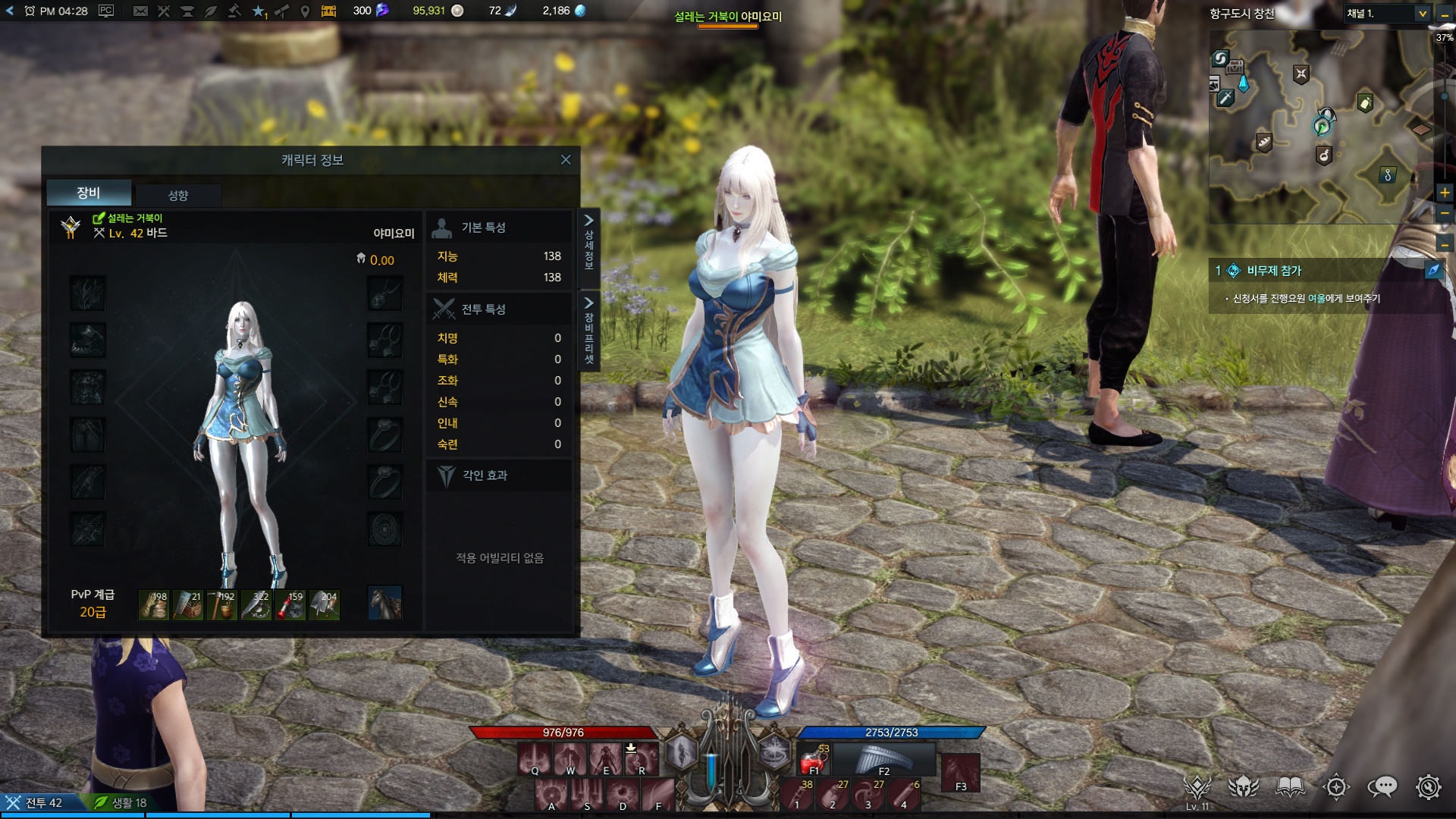Click the star favorites icon
1456x819 pixels.
click(x=259, y=11)
